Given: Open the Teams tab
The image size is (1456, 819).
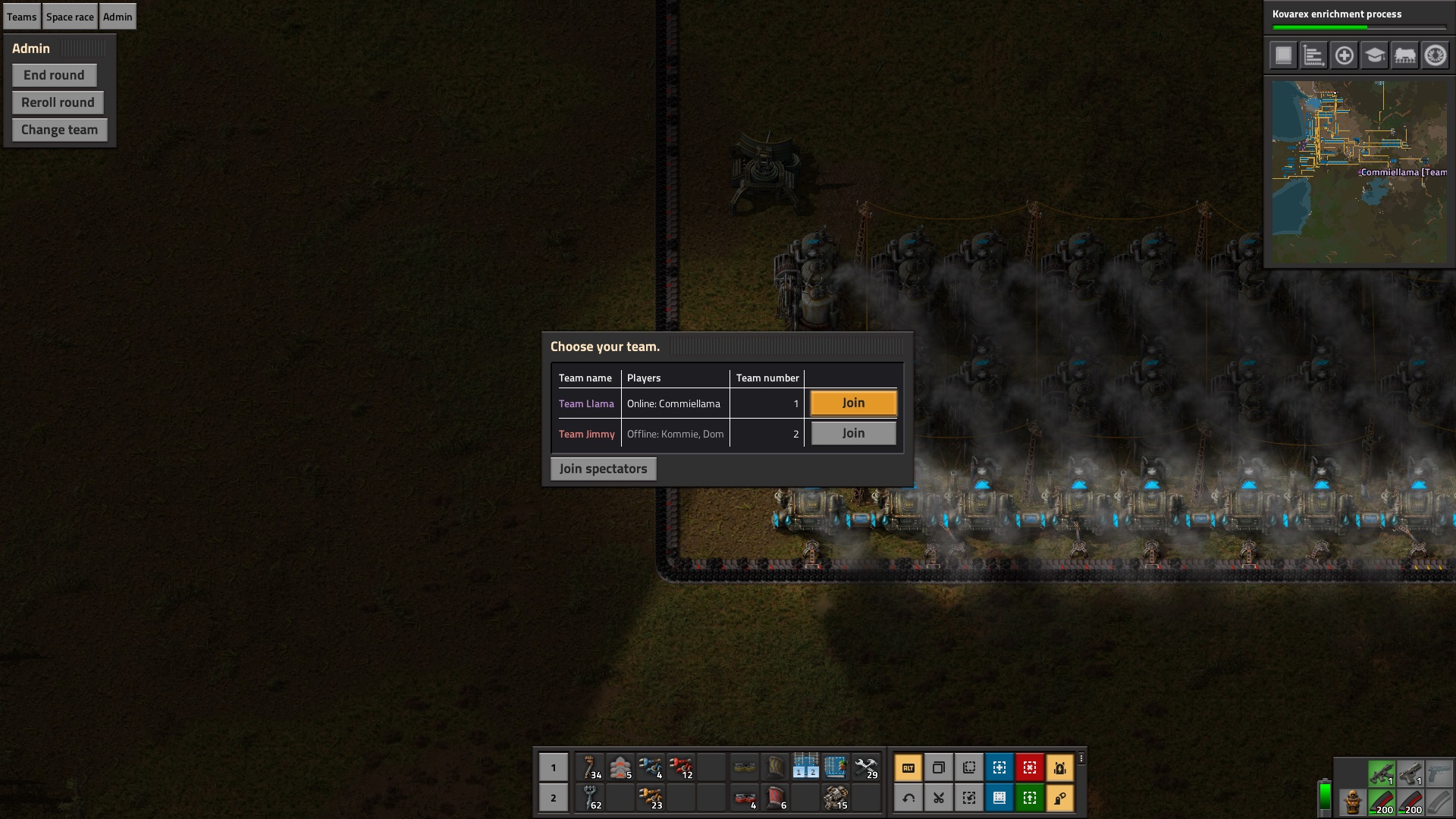Looking at the screenshot, I should [22, 17].
